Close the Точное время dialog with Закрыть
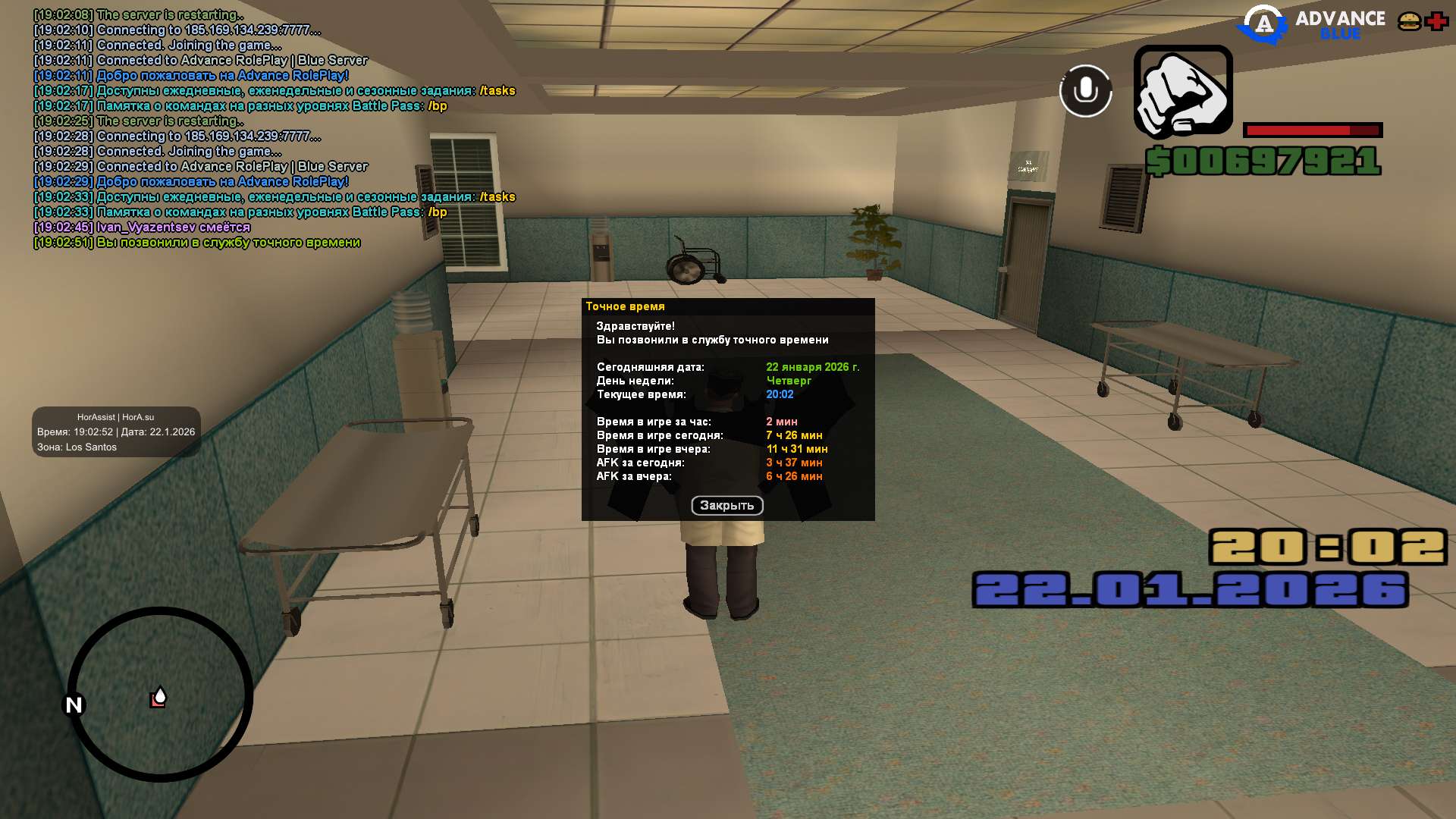The height and width of the screenshot is (819, 1456). pyautogui.click(x=726, y=506)
